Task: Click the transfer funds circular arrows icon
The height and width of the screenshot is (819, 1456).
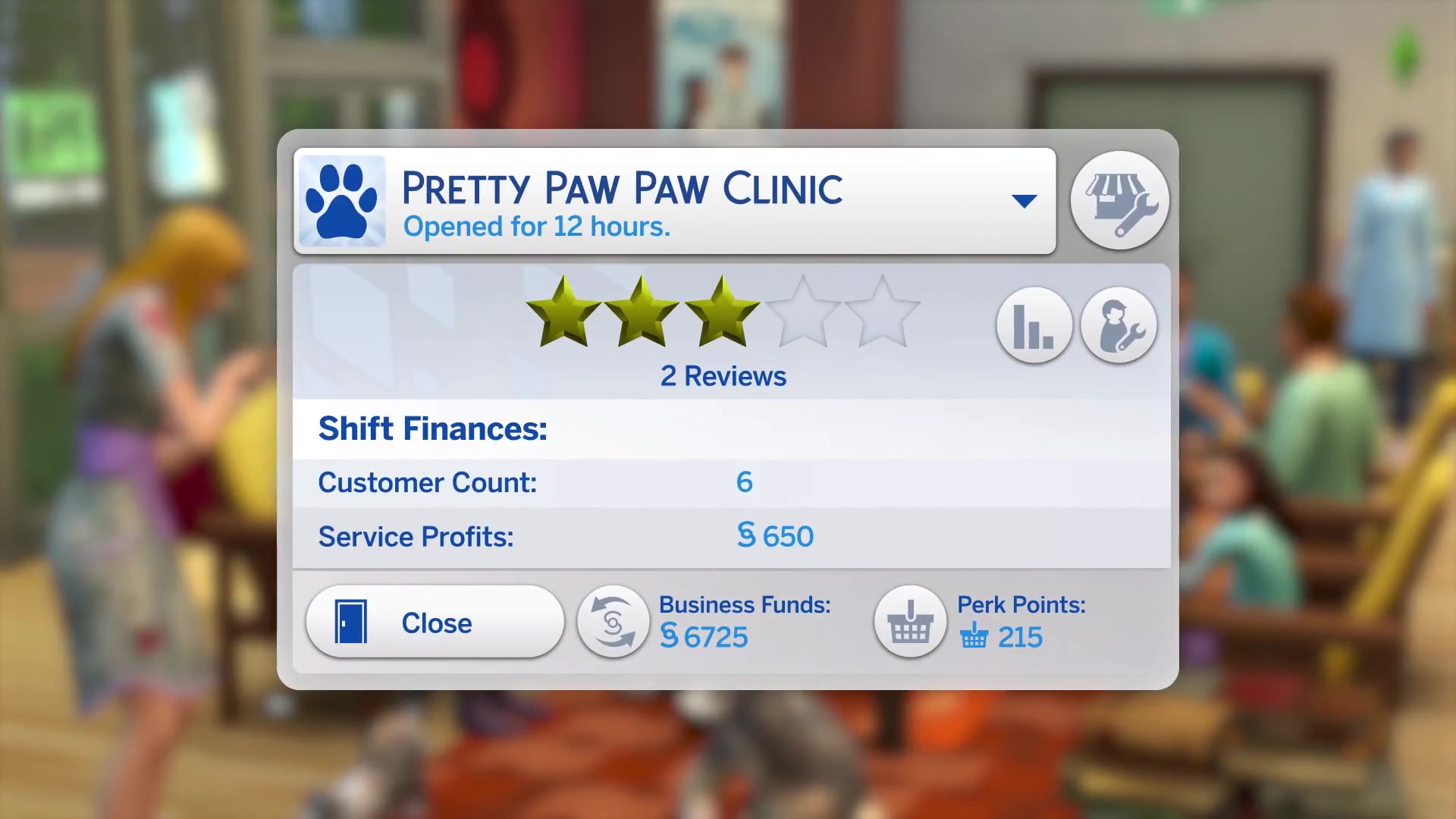Action: (x=613, y=621)
